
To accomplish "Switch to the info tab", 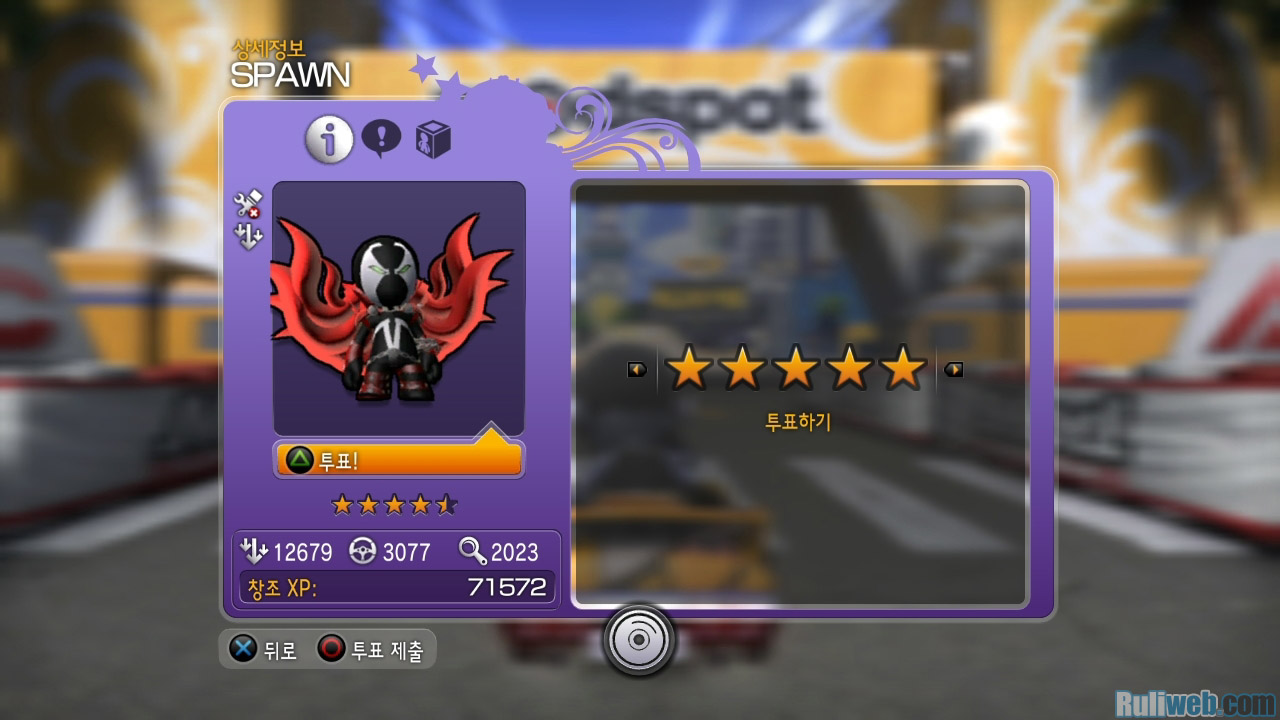I will tap(329, 141).
